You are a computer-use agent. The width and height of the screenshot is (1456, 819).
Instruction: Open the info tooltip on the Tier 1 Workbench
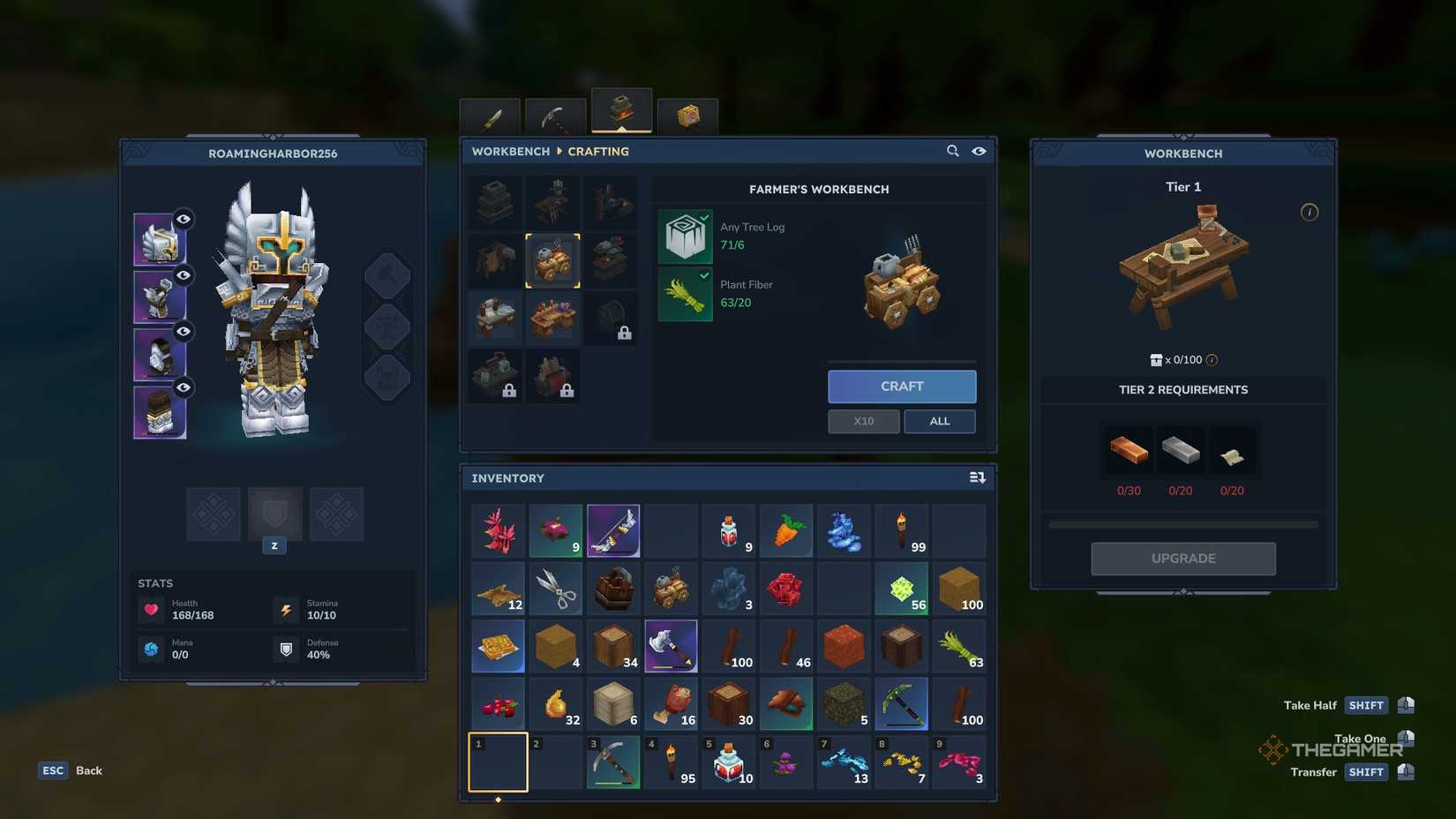[1310, 212]
